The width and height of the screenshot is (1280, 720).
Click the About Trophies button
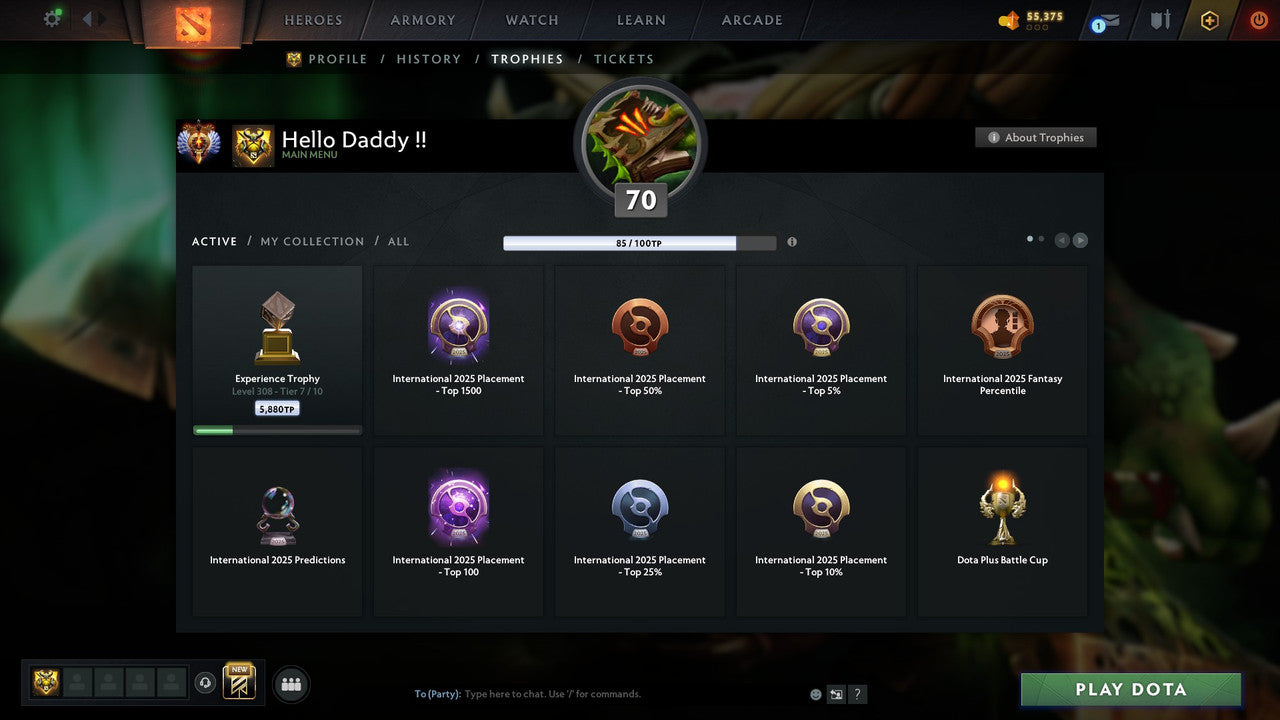pos(1036,137)
